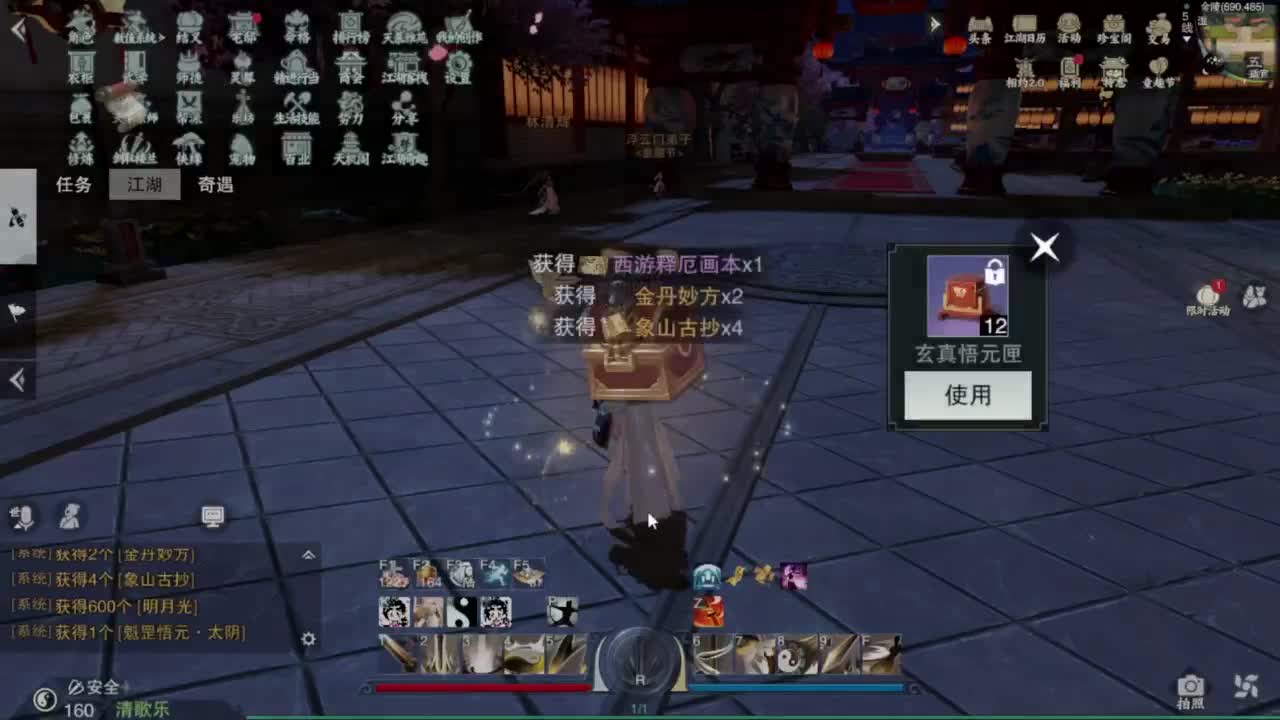
Task: Open the 珍宝阁 treasure shop icon
Action: coord(1114,25)
